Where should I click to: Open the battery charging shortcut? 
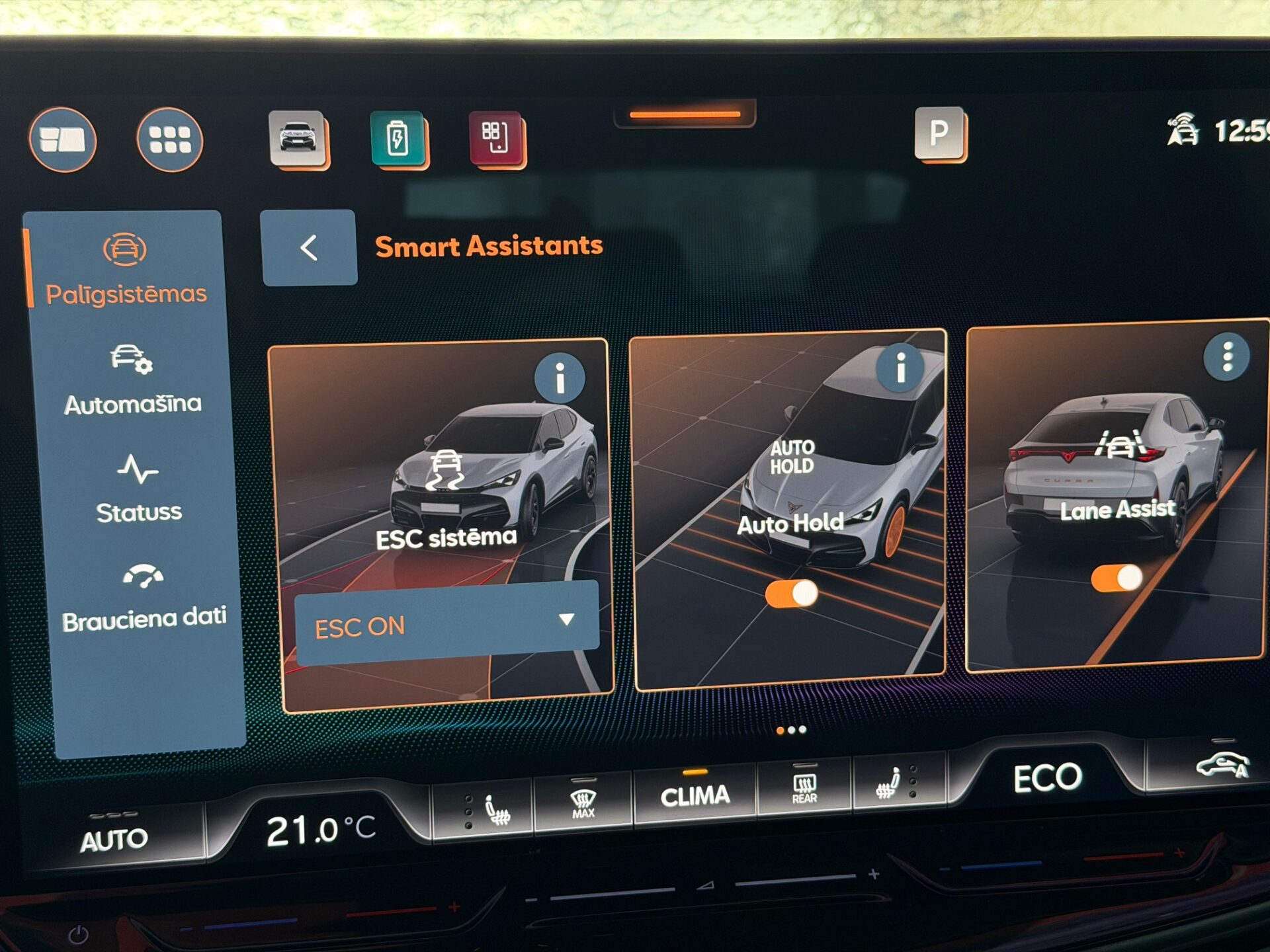click(398, 138)
